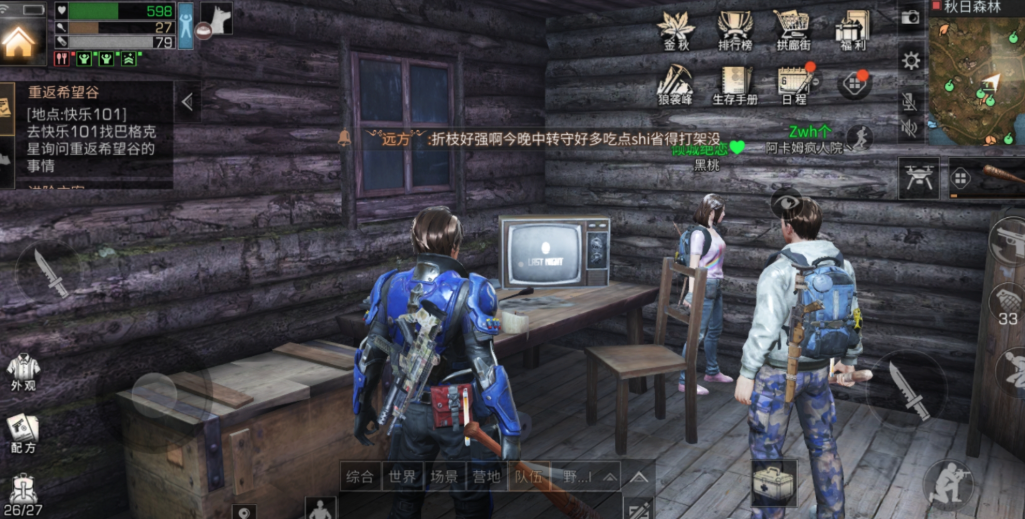Open the 狼袭峰 pickaxe activity
The width and height of the screenshot is (1025, 519).
(676, 82)
